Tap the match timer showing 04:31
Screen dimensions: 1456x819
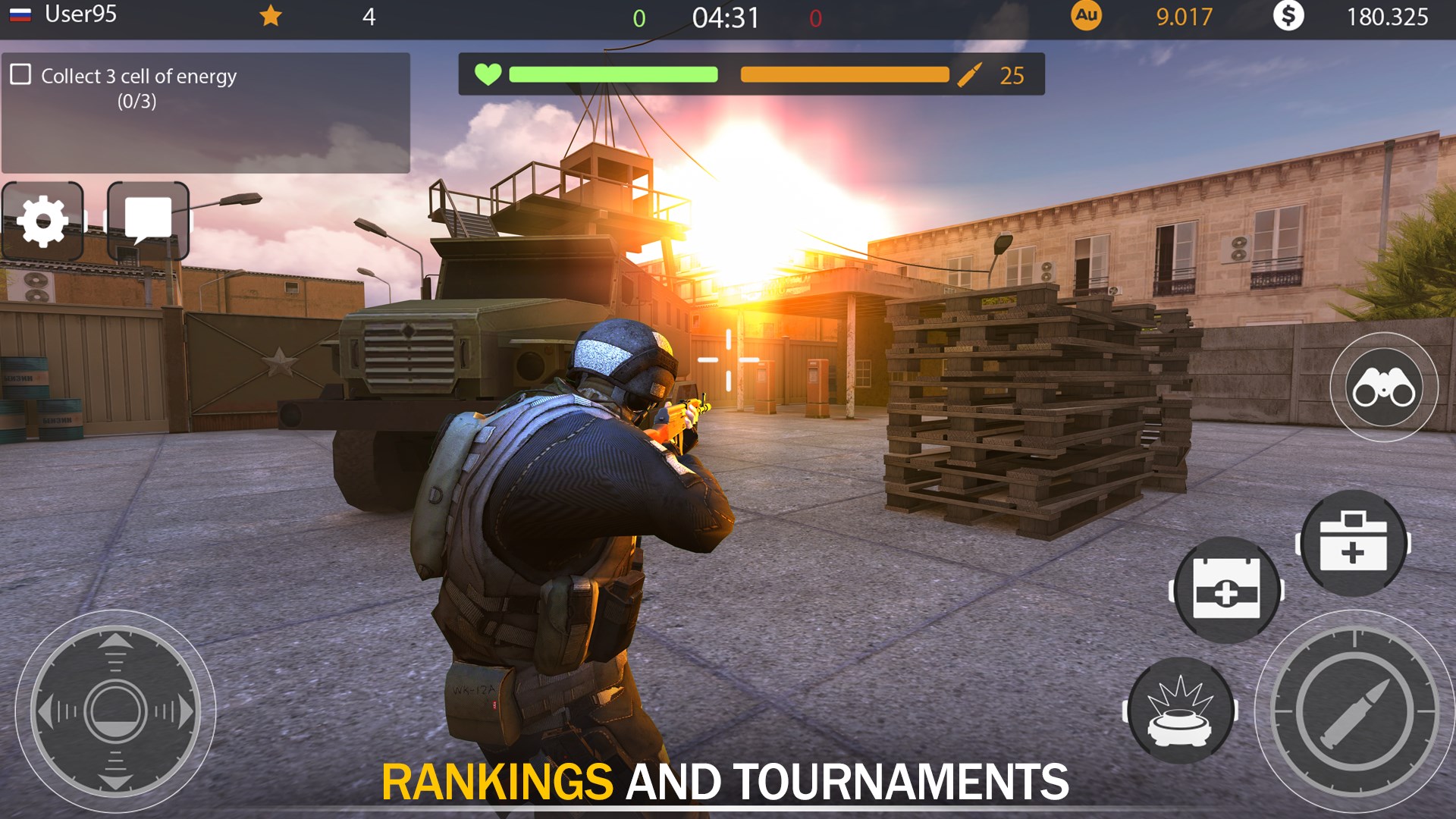tap(724, 16)
